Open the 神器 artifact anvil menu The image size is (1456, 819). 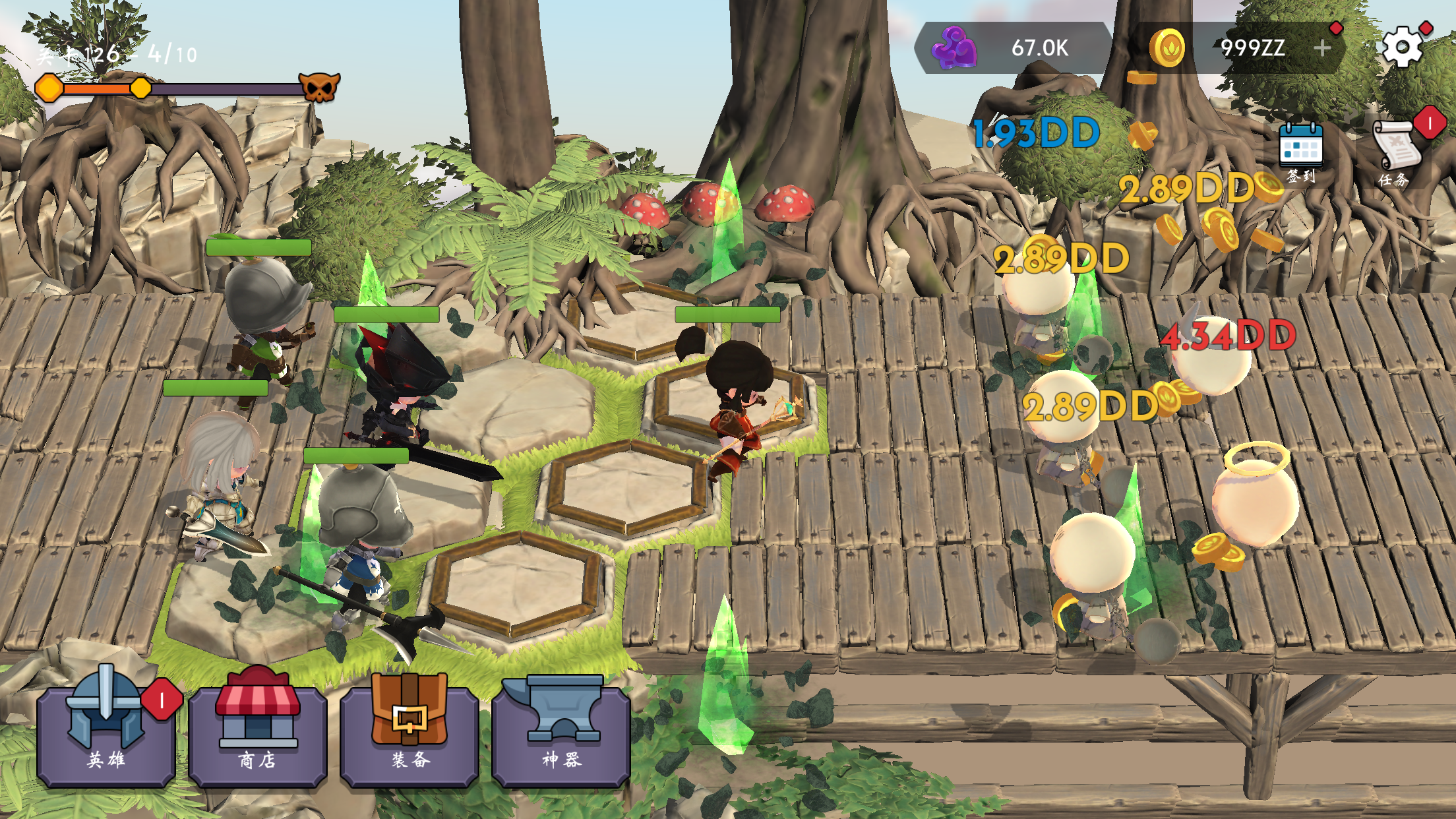click(x=561, y=731)
